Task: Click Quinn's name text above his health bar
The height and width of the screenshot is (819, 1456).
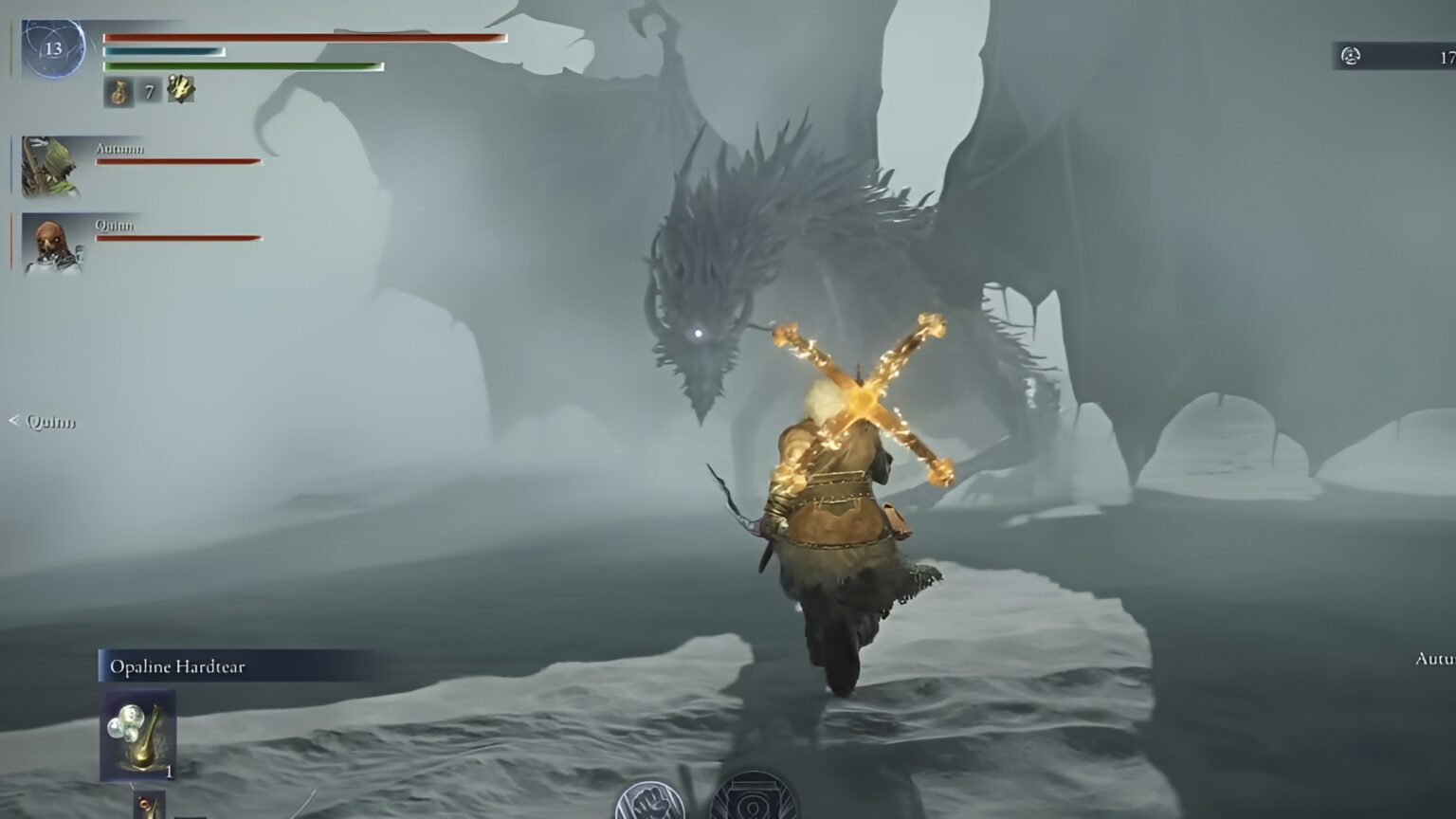Action: [115, 225]
